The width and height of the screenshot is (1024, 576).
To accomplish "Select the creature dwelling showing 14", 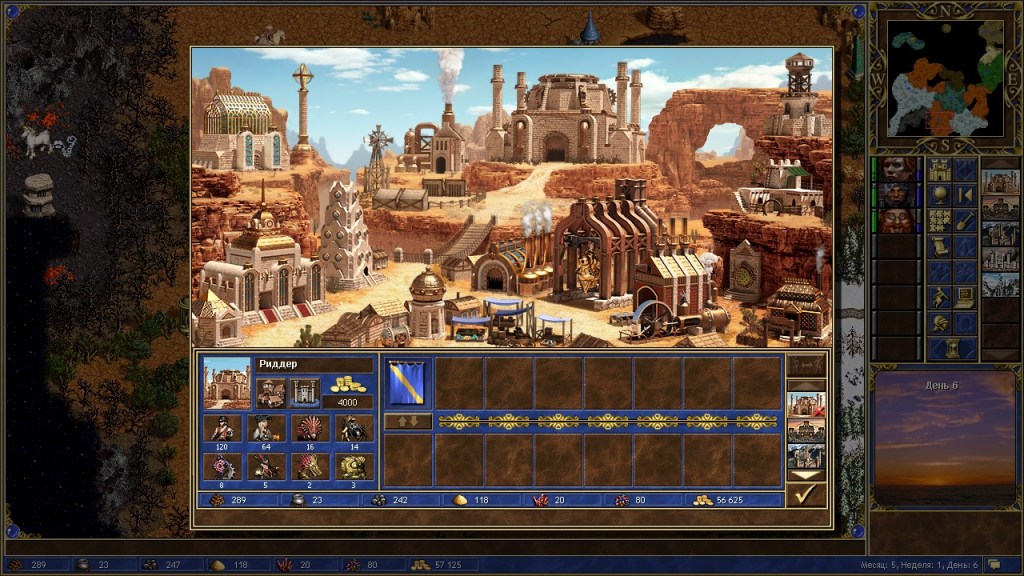I will point(353,428).
